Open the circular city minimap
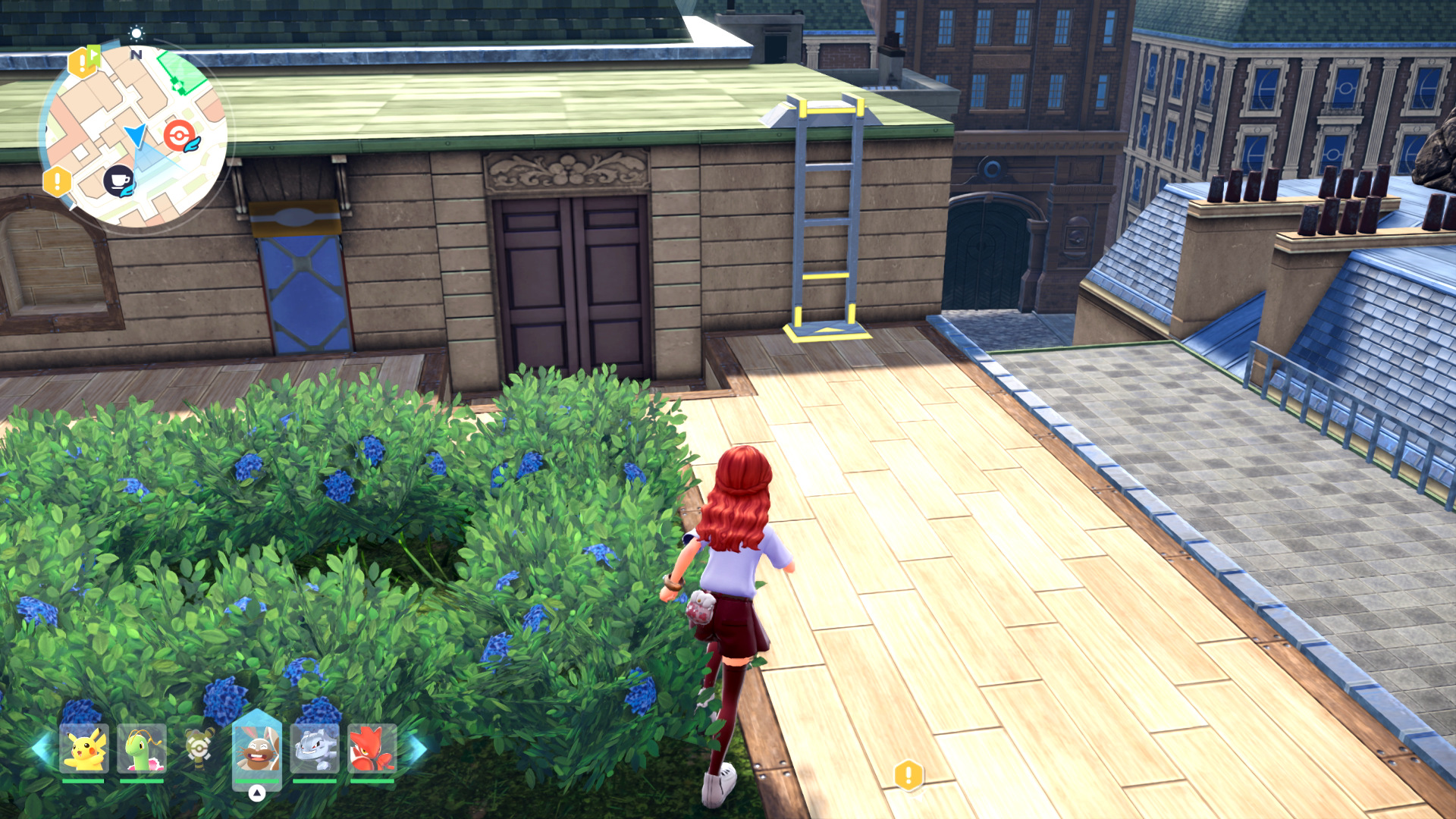The height and width of the screenshot is (819, 1456). [135, 136]
